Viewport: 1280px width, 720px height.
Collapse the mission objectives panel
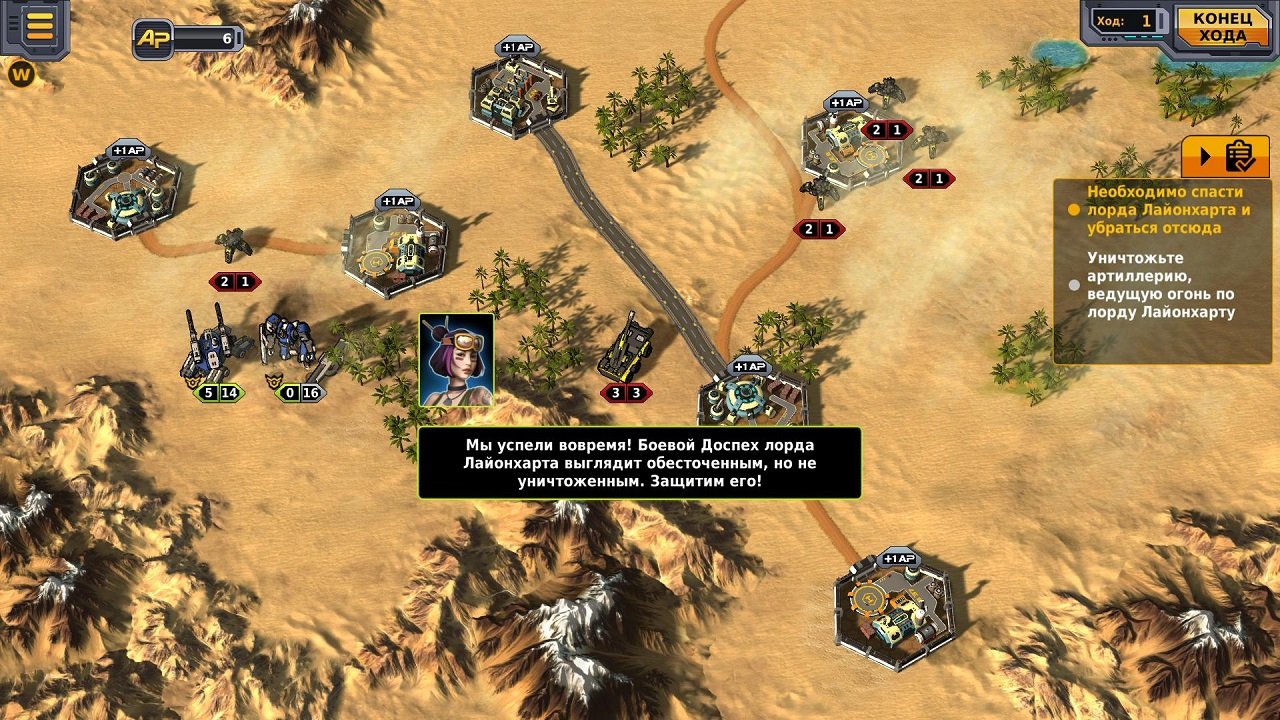(x=1225, y=157)
